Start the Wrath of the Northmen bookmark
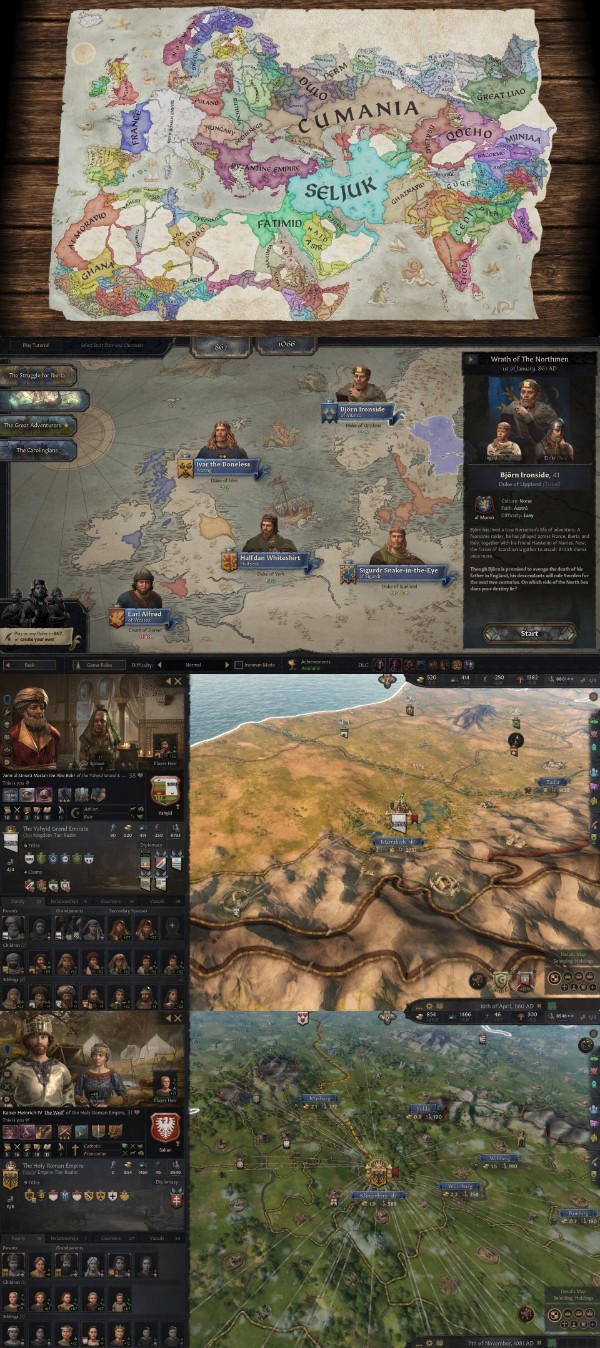600x1348 pixels. [x=529, y=633]
